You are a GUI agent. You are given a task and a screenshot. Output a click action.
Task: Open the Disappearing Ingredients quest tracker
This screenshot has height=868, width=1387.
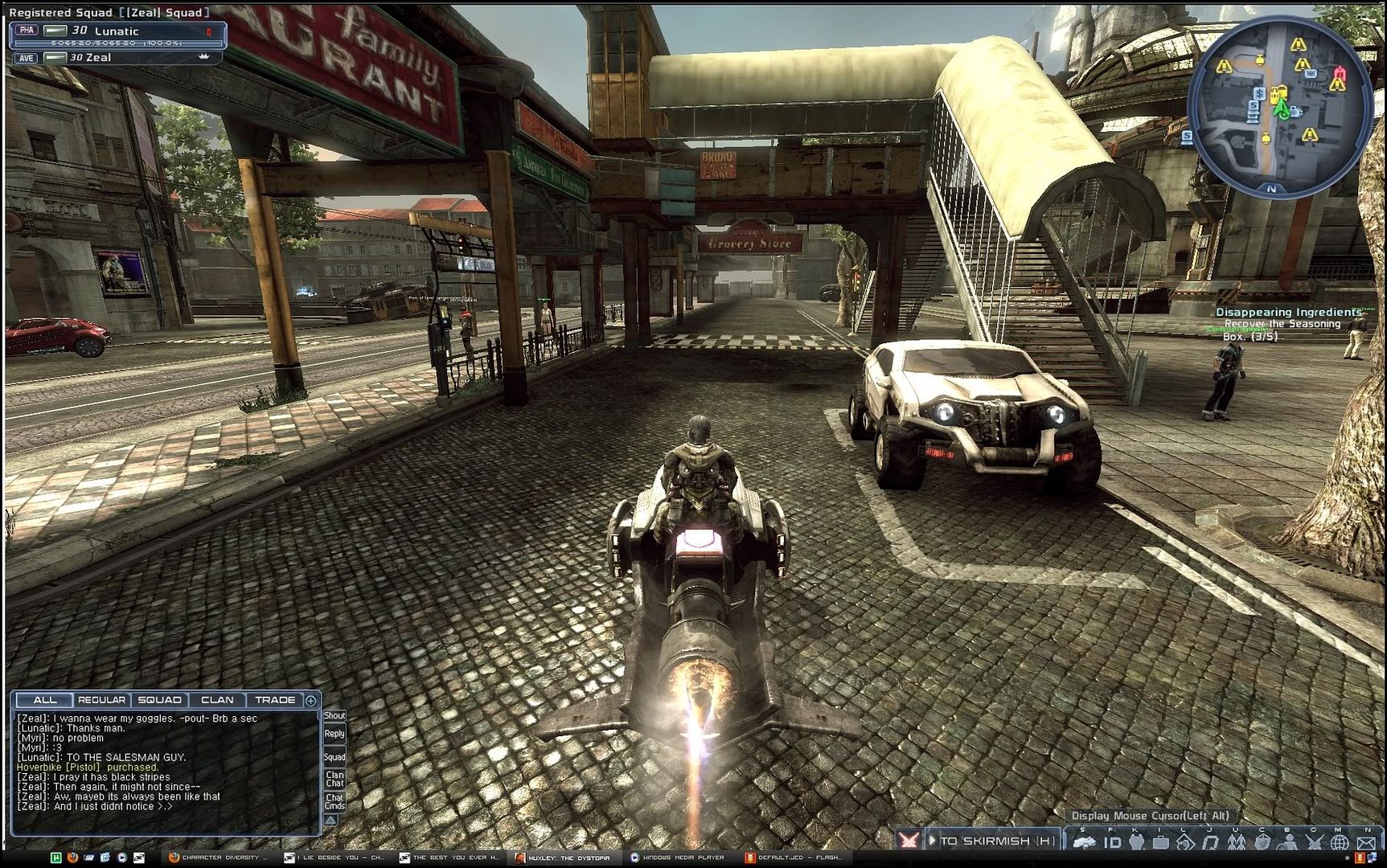[1288, 312]
